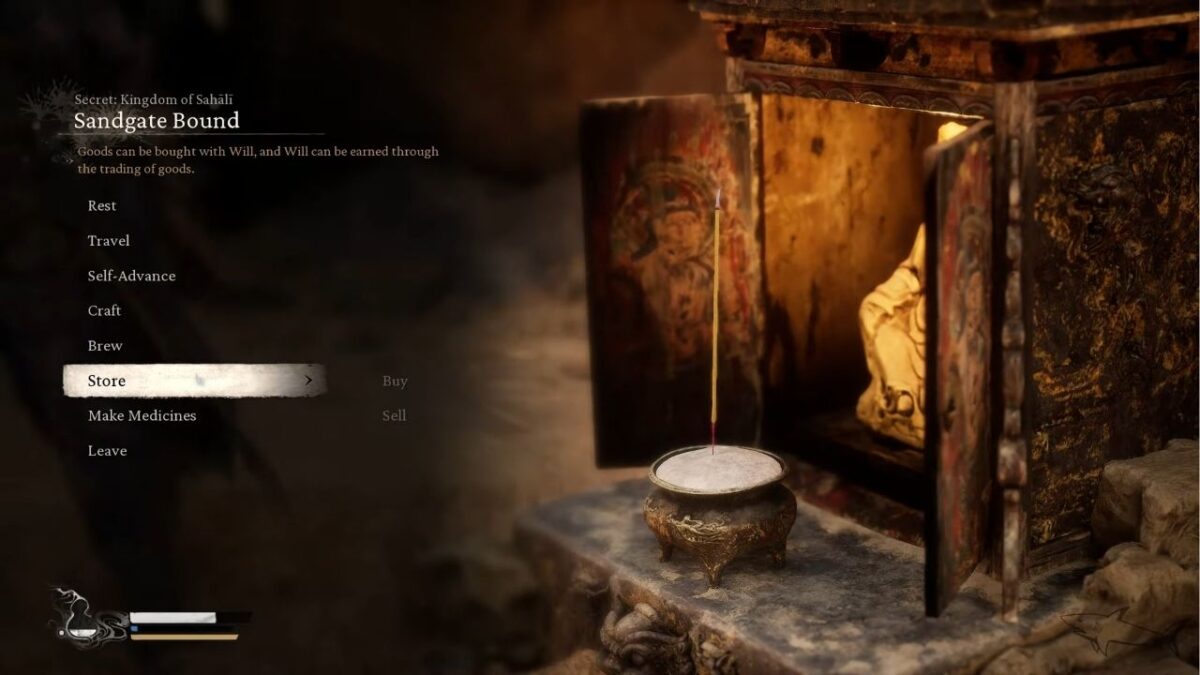Choose Sell in the Store submenu
Image resolution: width=1200 pixels, height=675 pixels.
(x=394, y=416)
